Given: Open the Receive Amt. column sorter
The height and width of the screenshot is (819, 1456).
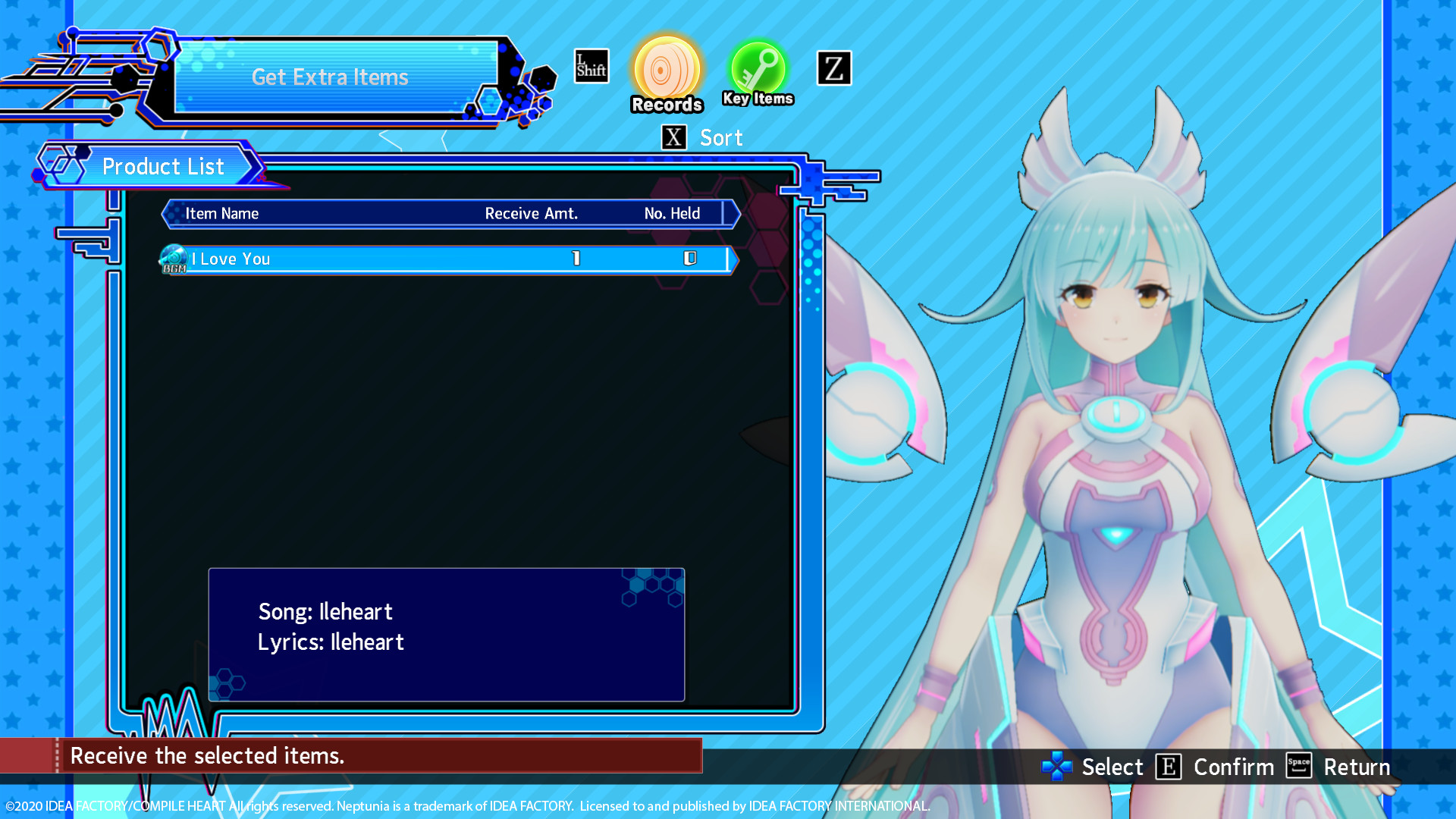Looking at the screenshot, I should (x=532, y=213).
